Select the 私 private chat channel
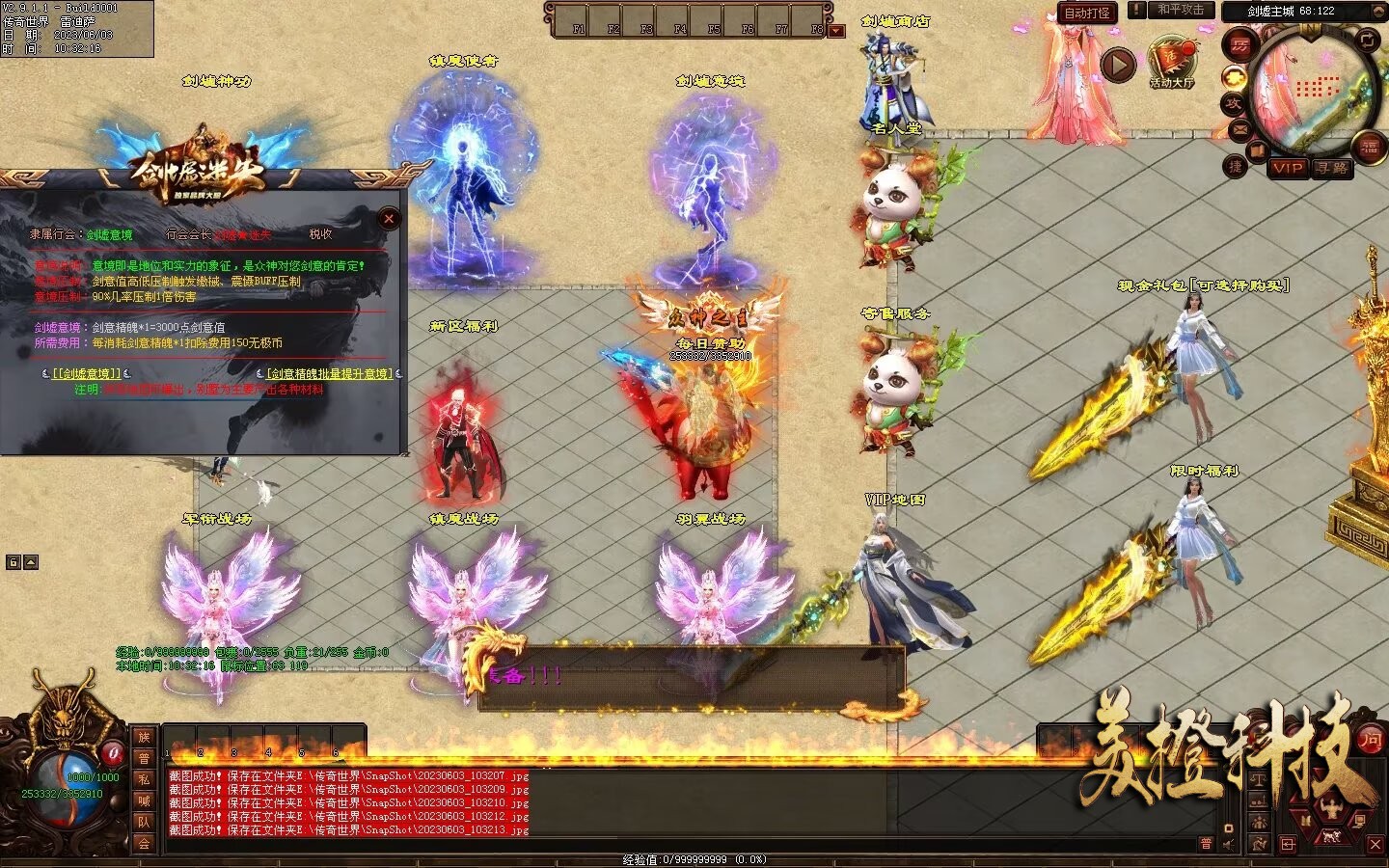Screen dimensions: 1389x868 pyautogui.click(x=144, y=779)
